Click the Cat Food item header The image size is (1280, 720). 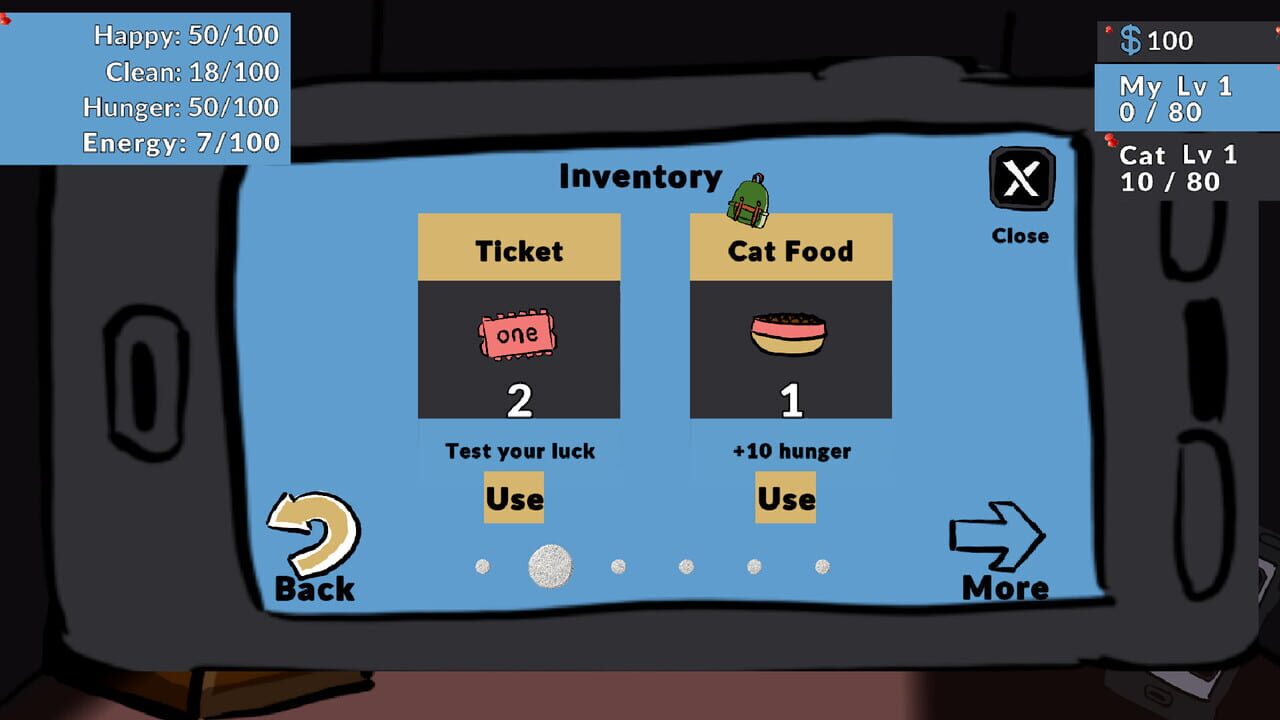click(790, 248)
